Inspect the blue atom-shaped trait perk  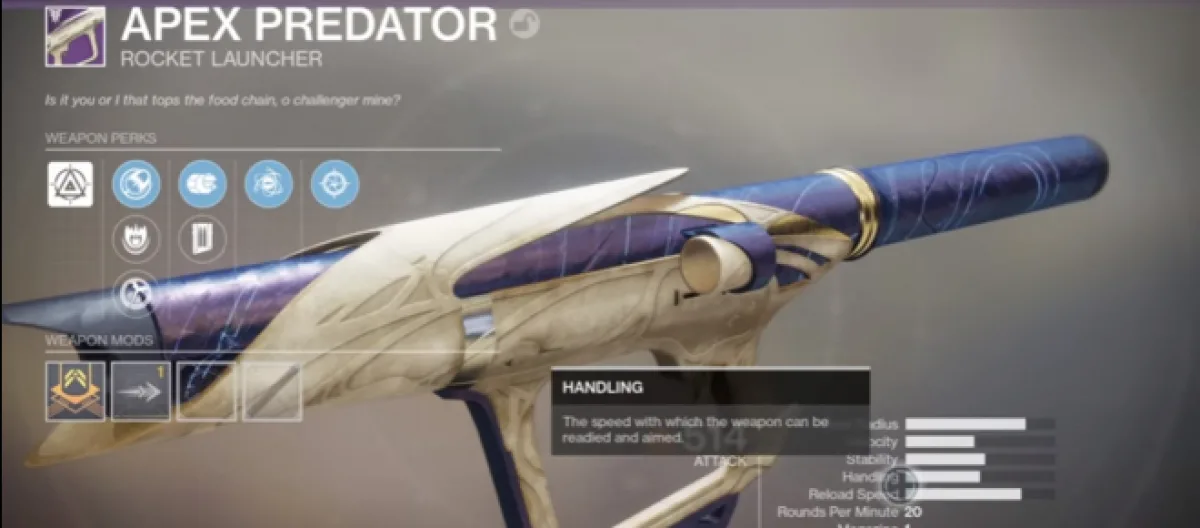268,184
